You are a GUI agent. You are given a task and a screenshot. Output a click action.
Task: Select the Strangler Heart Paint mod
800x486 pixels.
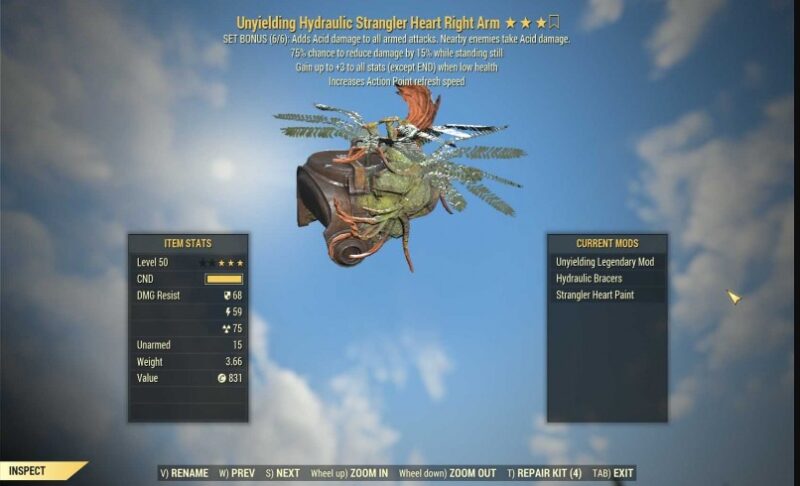pos(595,295)
